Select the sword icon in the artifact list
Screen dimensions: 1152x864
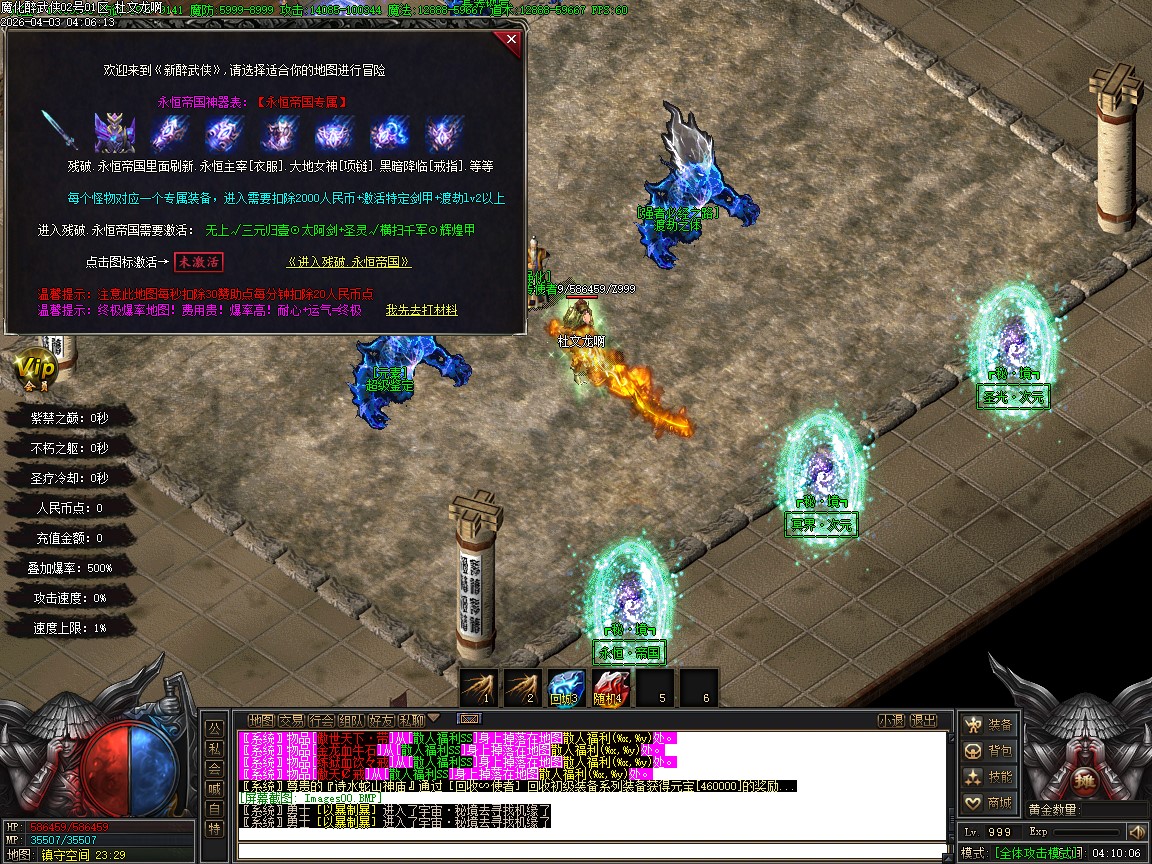pos(58,131)
